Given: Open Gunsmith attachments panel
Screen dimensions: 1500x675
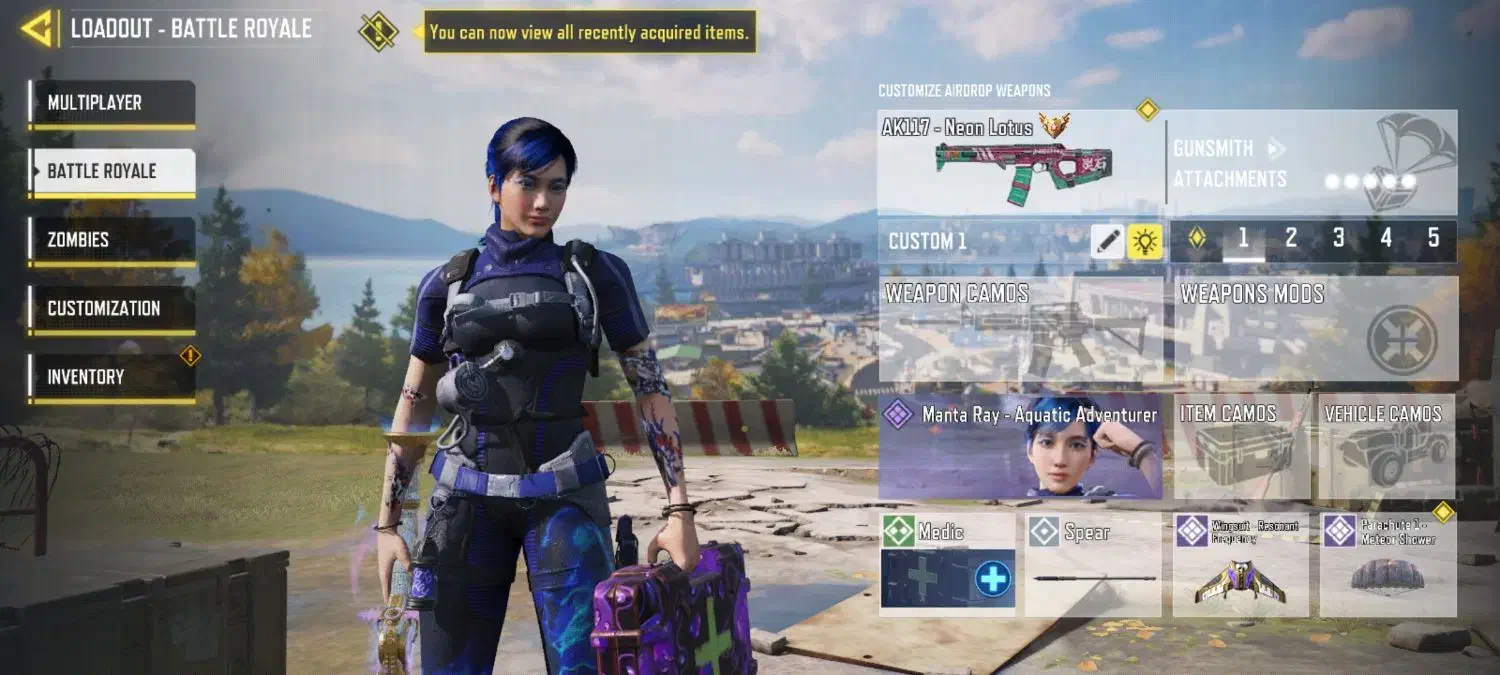Looking at the screenshot, I should pyautogui.click(x=1312, y=163).
